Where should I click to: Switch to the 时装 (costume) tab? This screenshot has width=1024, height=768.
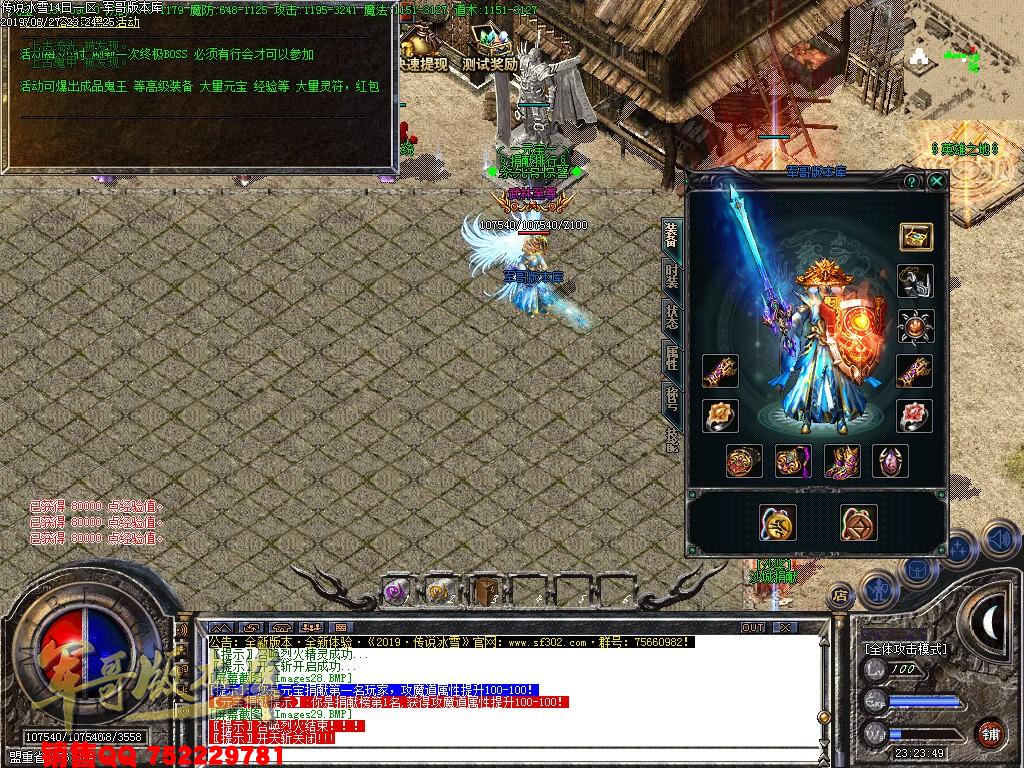(x=672, y=274)
